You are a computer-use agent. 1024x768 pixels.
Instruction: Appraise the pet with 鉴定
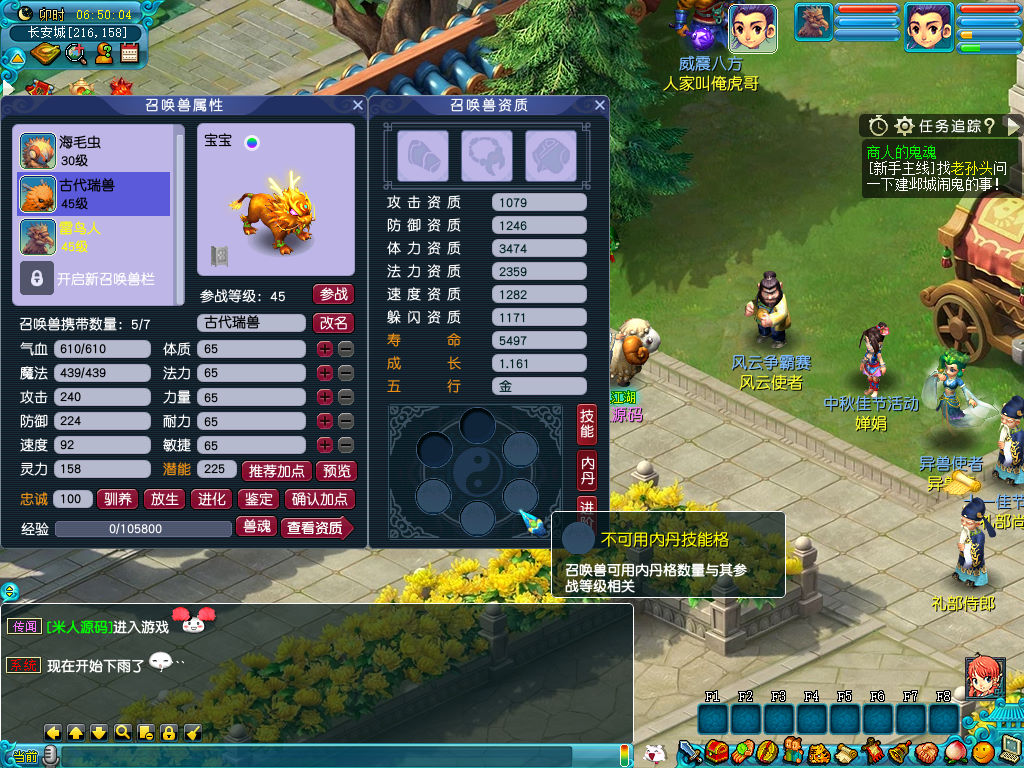[258, 499]
